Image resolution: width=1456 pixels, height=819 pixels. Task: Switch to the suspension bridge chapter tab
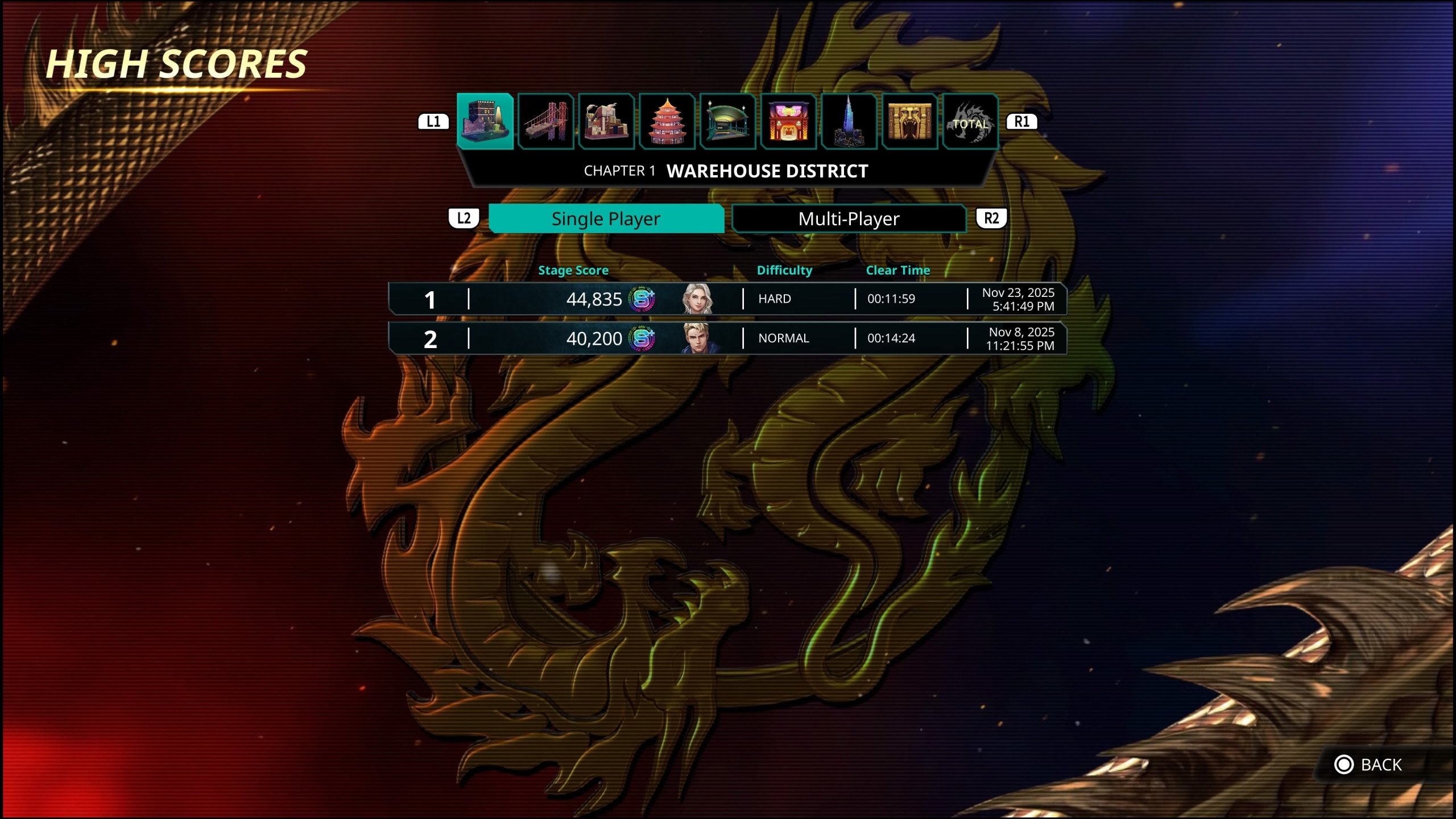point(546,122)
